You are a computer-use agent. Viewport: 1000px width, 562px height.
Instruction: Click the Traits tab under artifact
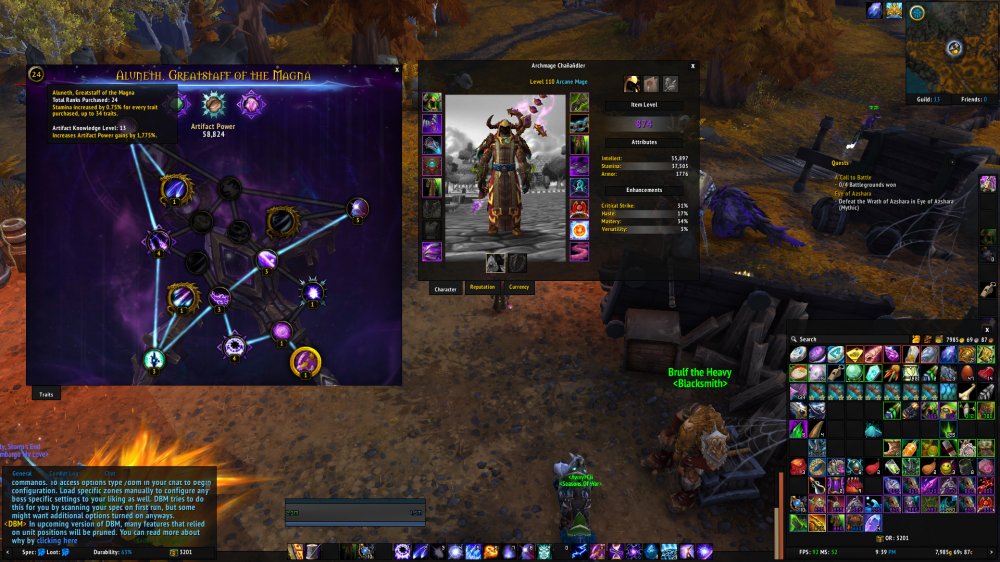pyautogui.click(x=46, y=394)
